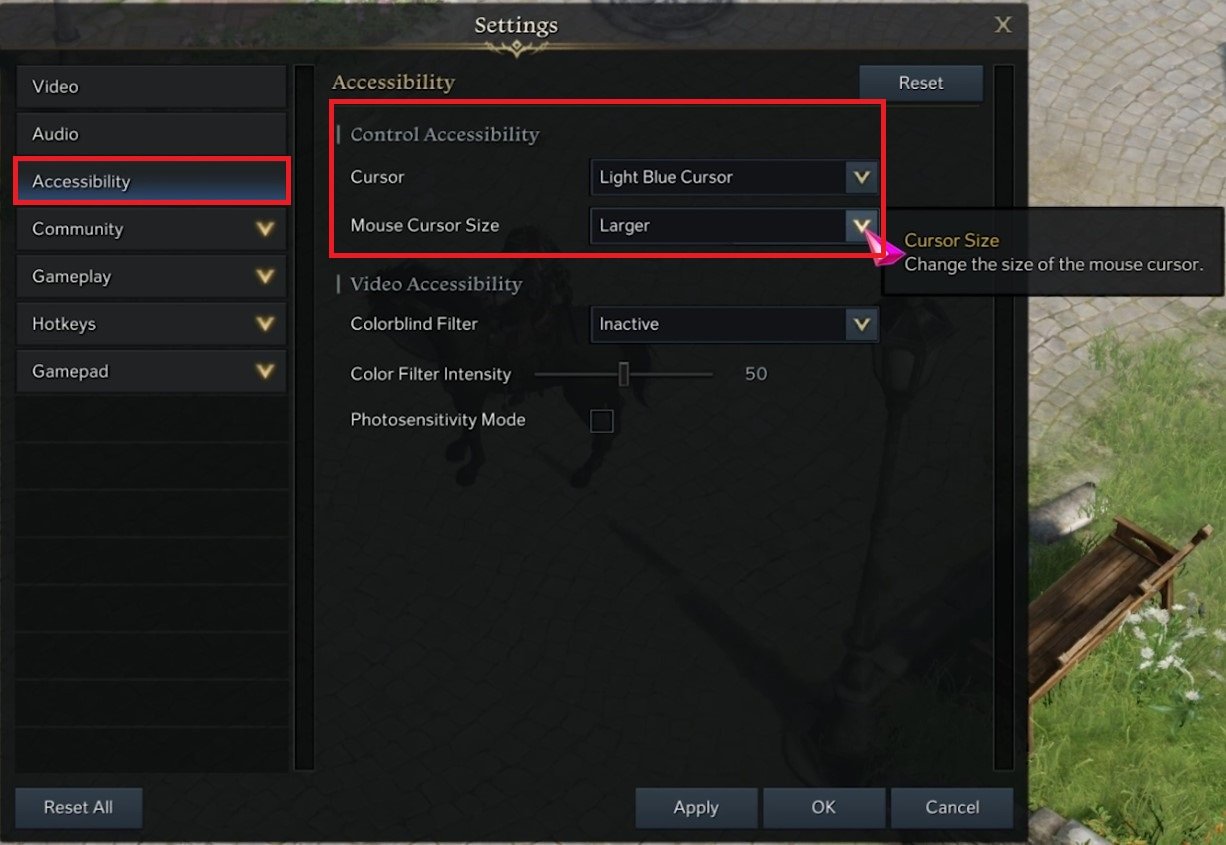This screenshot has width=1226, height=845.
Task: Expand the Gameplay settings category
Action: [150, 277]
